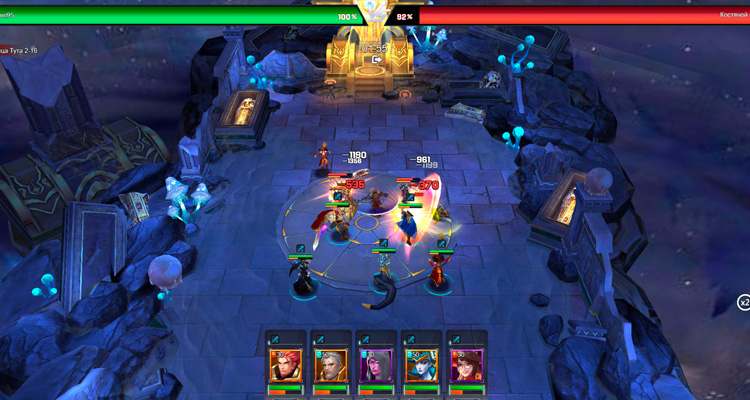Toggle the x2 battle speed button
The height and width of the screenshot is (400, 750).
pyautogui.click(x=743, y=302)
